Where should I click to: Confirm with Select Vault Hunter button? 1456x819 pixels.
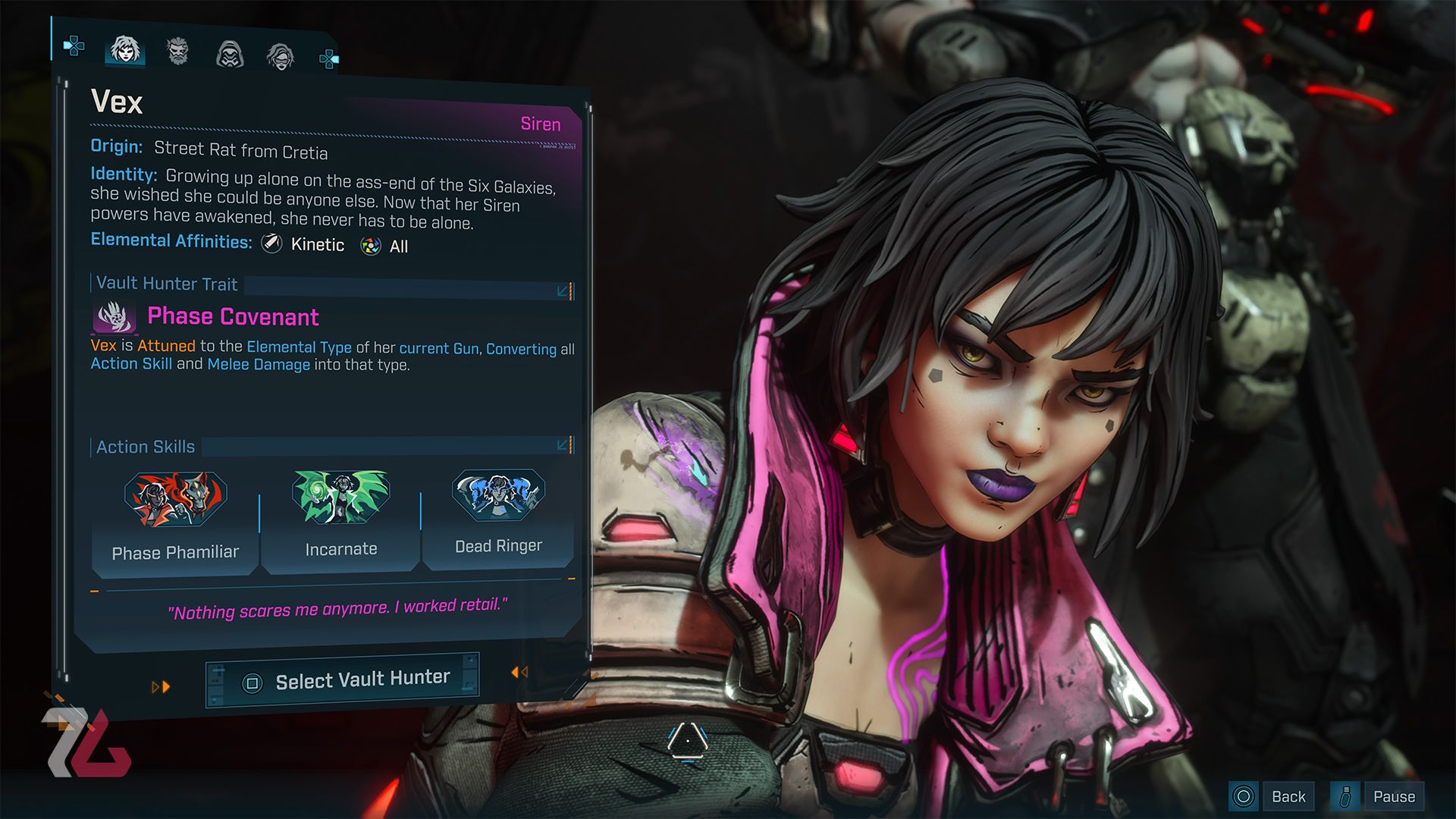click(x=343, y=681)
